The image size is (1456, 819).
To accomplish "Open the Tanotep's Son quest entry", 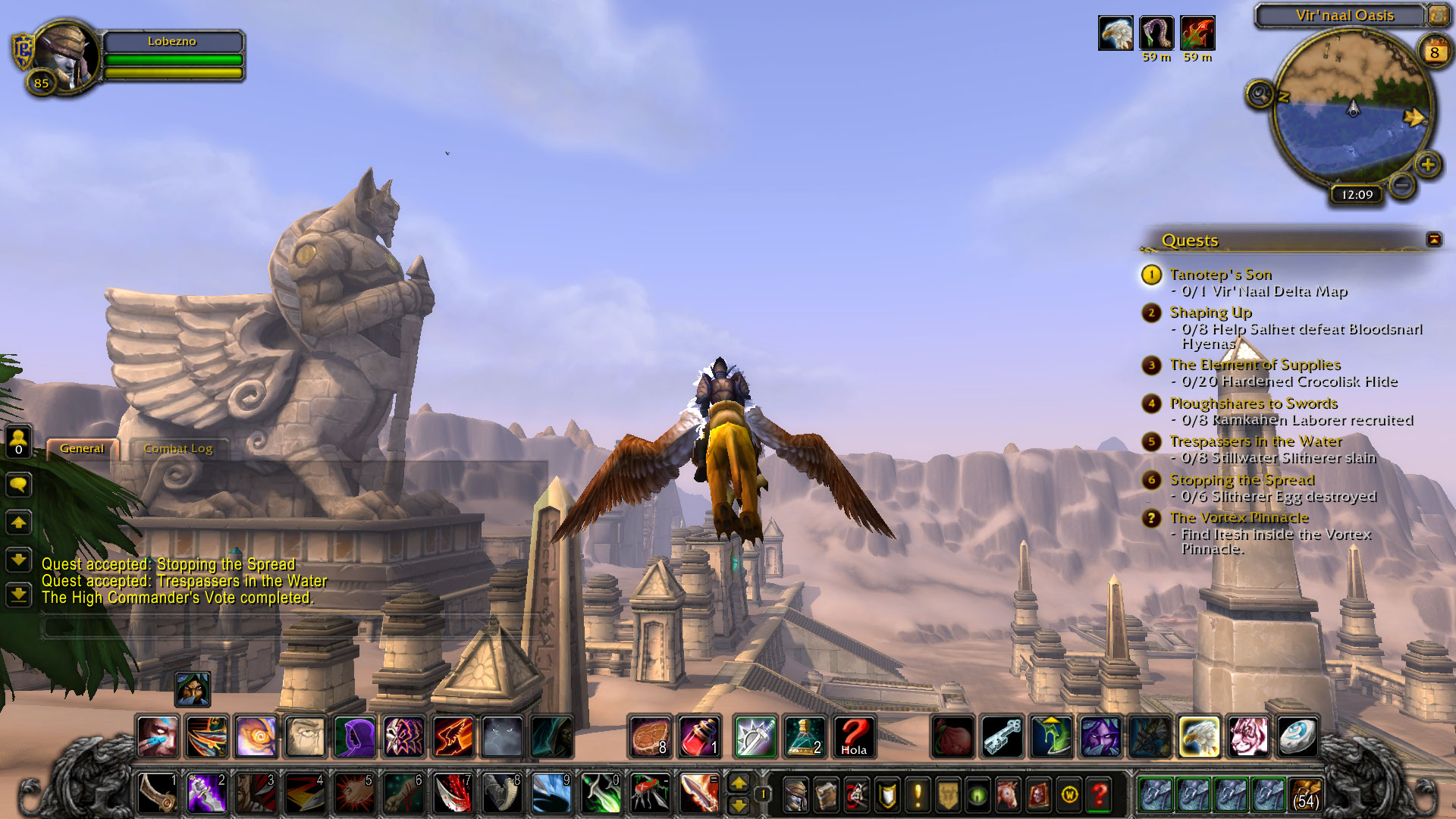I will [1220, 274].
